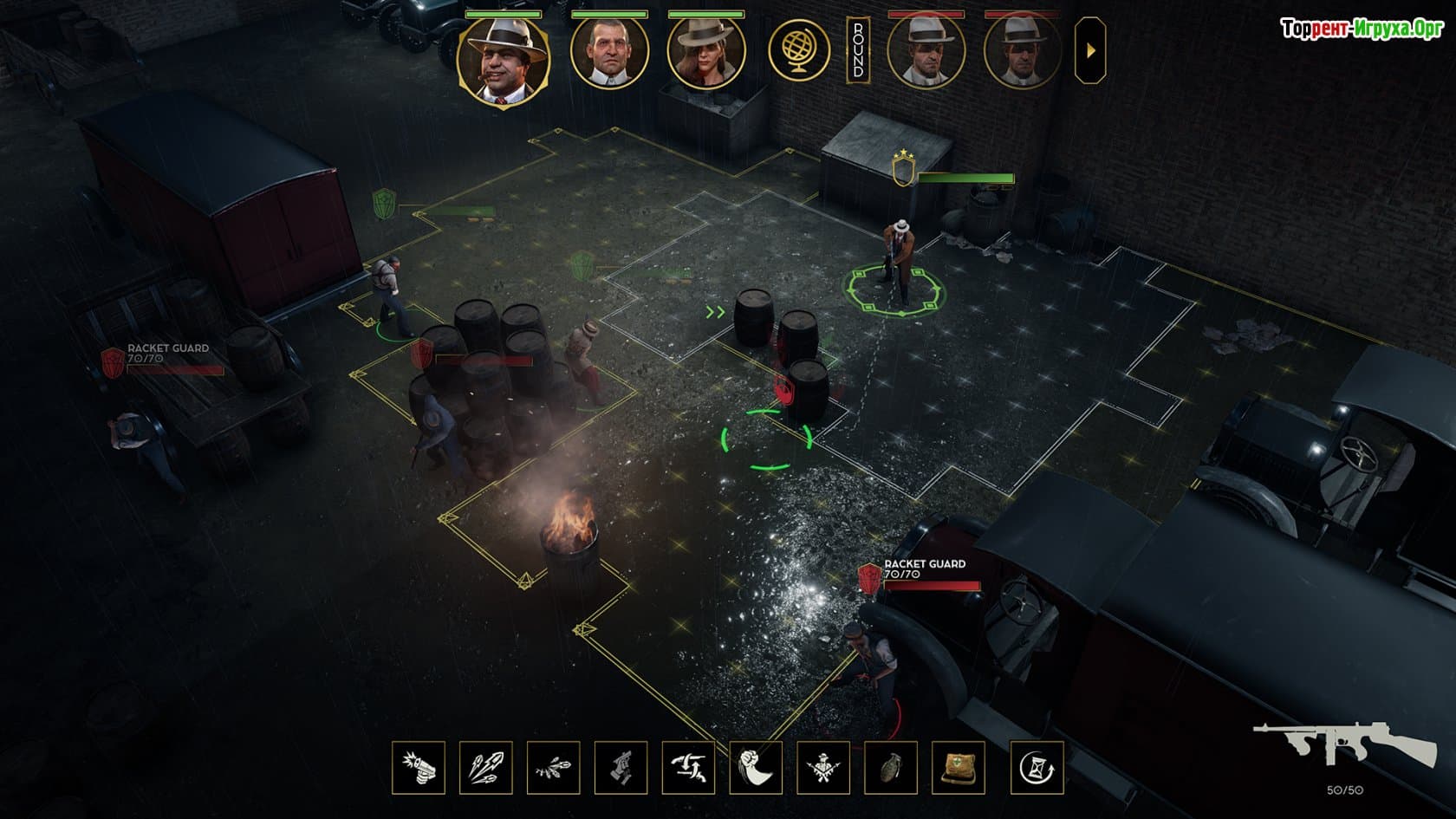
Task: Choose the hand-holding-pistol ability
Action: pyautogui.click(x=621, y=768)
